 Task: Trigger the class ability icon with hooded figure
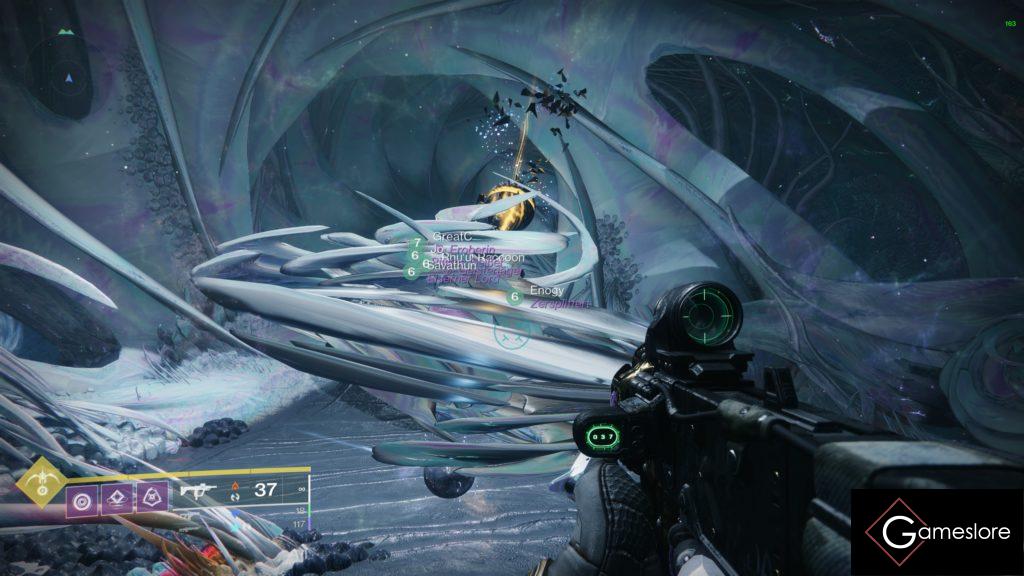[151, 497]
